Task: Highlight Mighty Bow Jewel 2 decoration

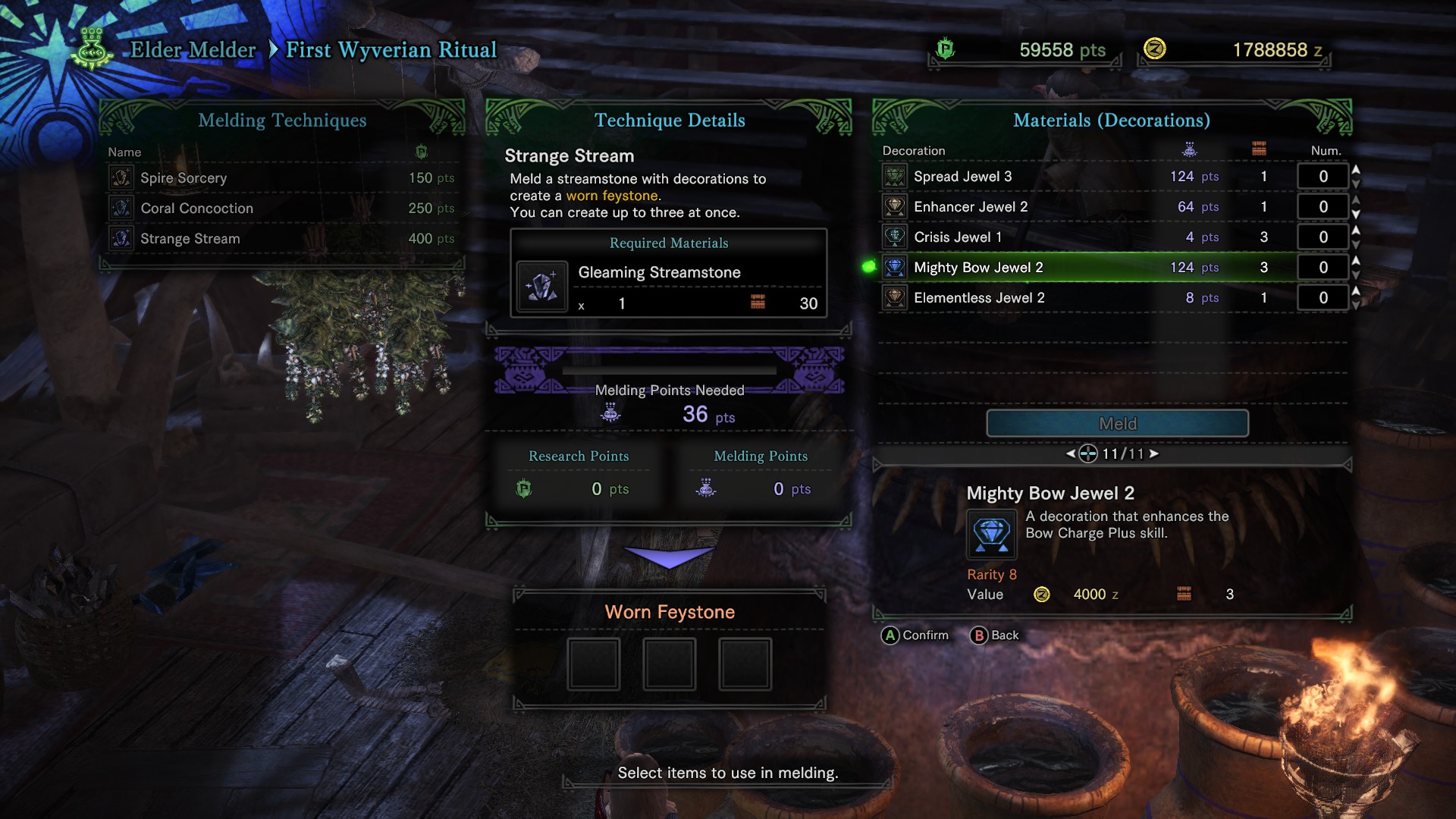Action: [1062, 268]
